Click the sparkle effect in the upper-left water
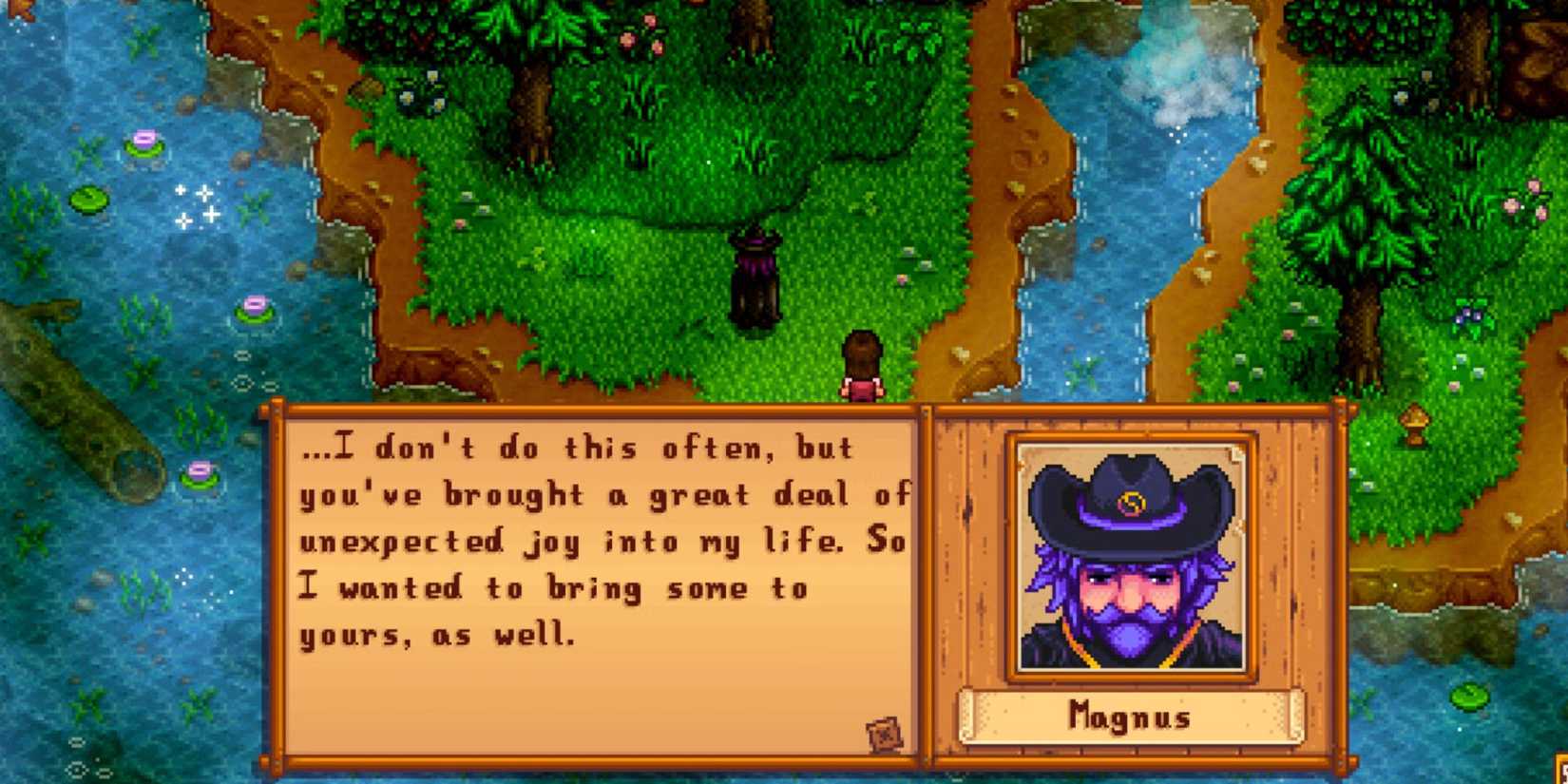Image resolution: width=1568 pixels, height=784 pixels. (195, 204)
